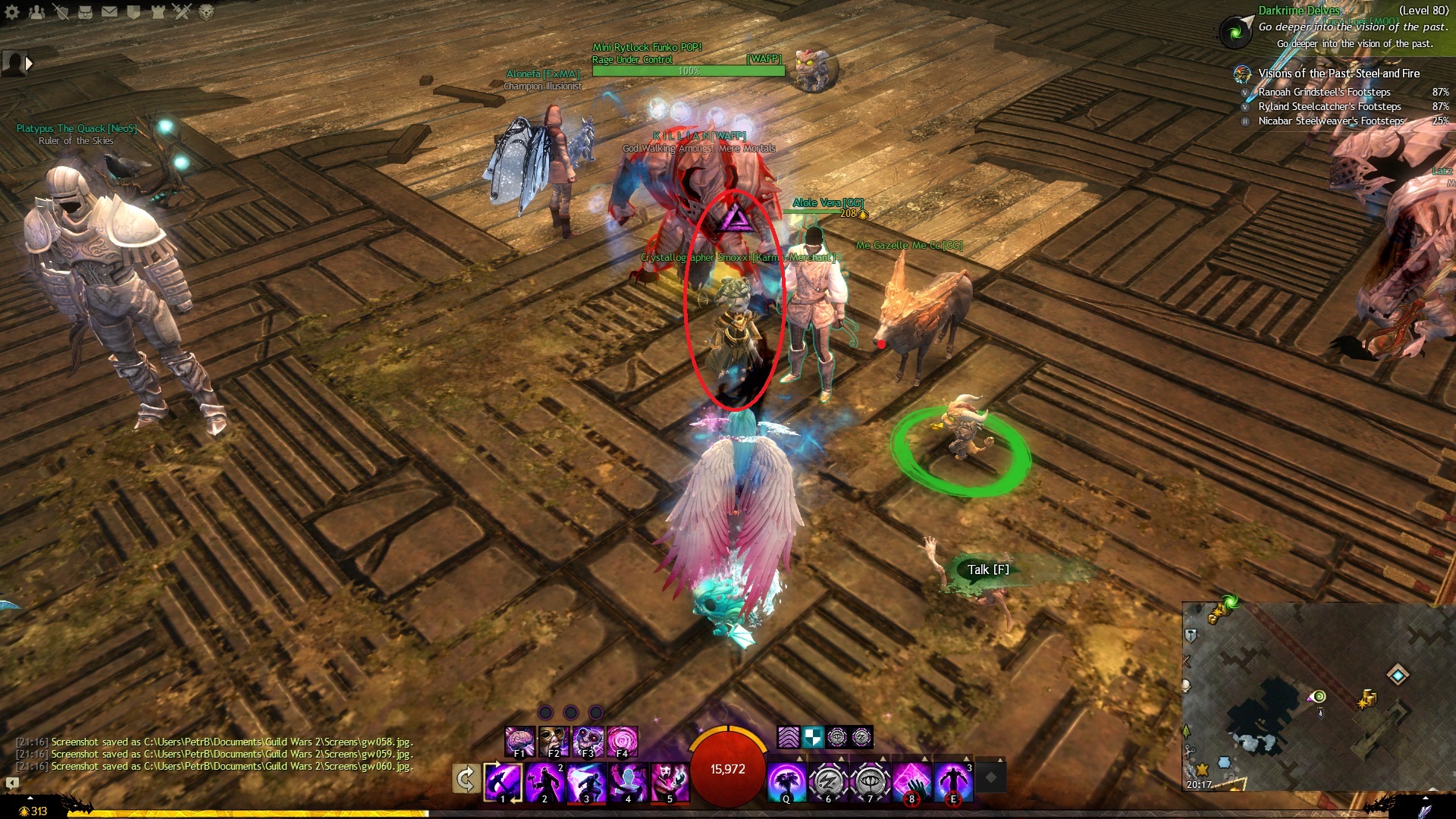Activate the eye signet skill 7
The image size is (1456, 819).
coord(870,781)
